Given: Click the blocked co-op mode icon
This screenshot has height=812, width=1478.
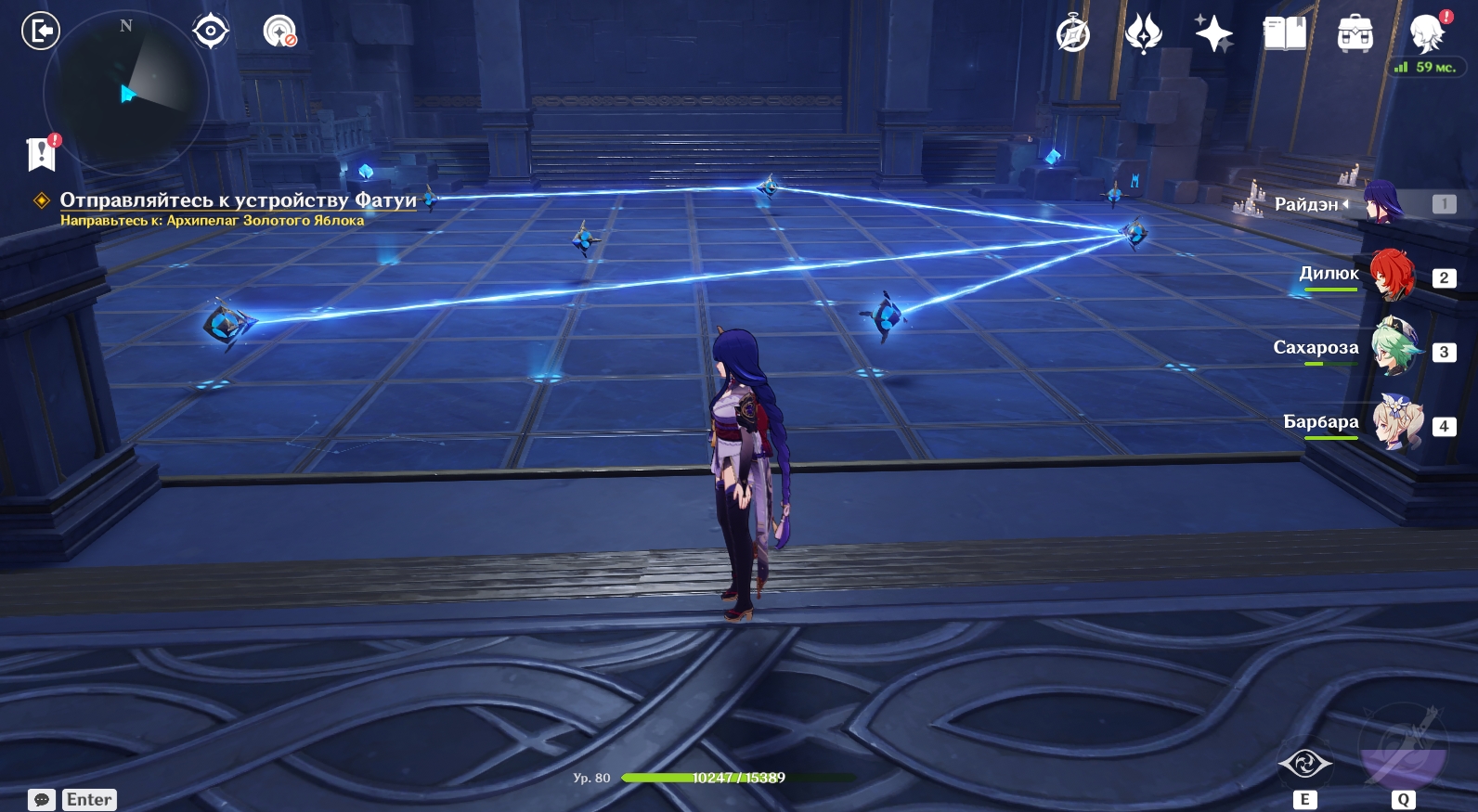Looking at the screenshot, I should tap(279, 32).
